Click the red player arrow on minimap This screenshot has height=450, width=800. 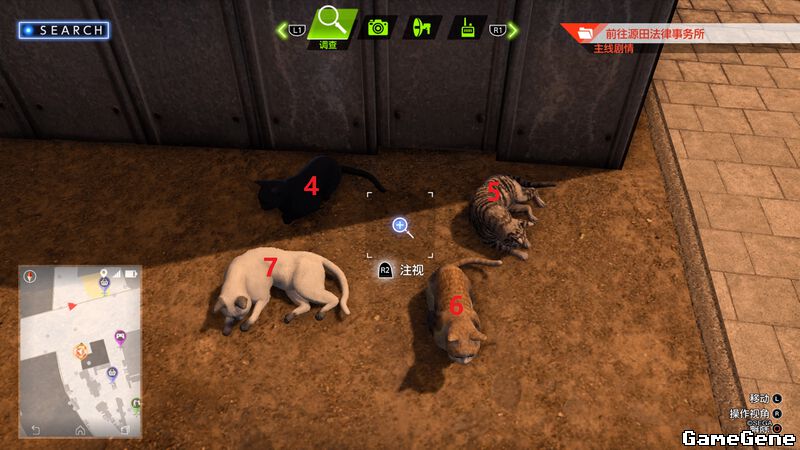(71, 304)
